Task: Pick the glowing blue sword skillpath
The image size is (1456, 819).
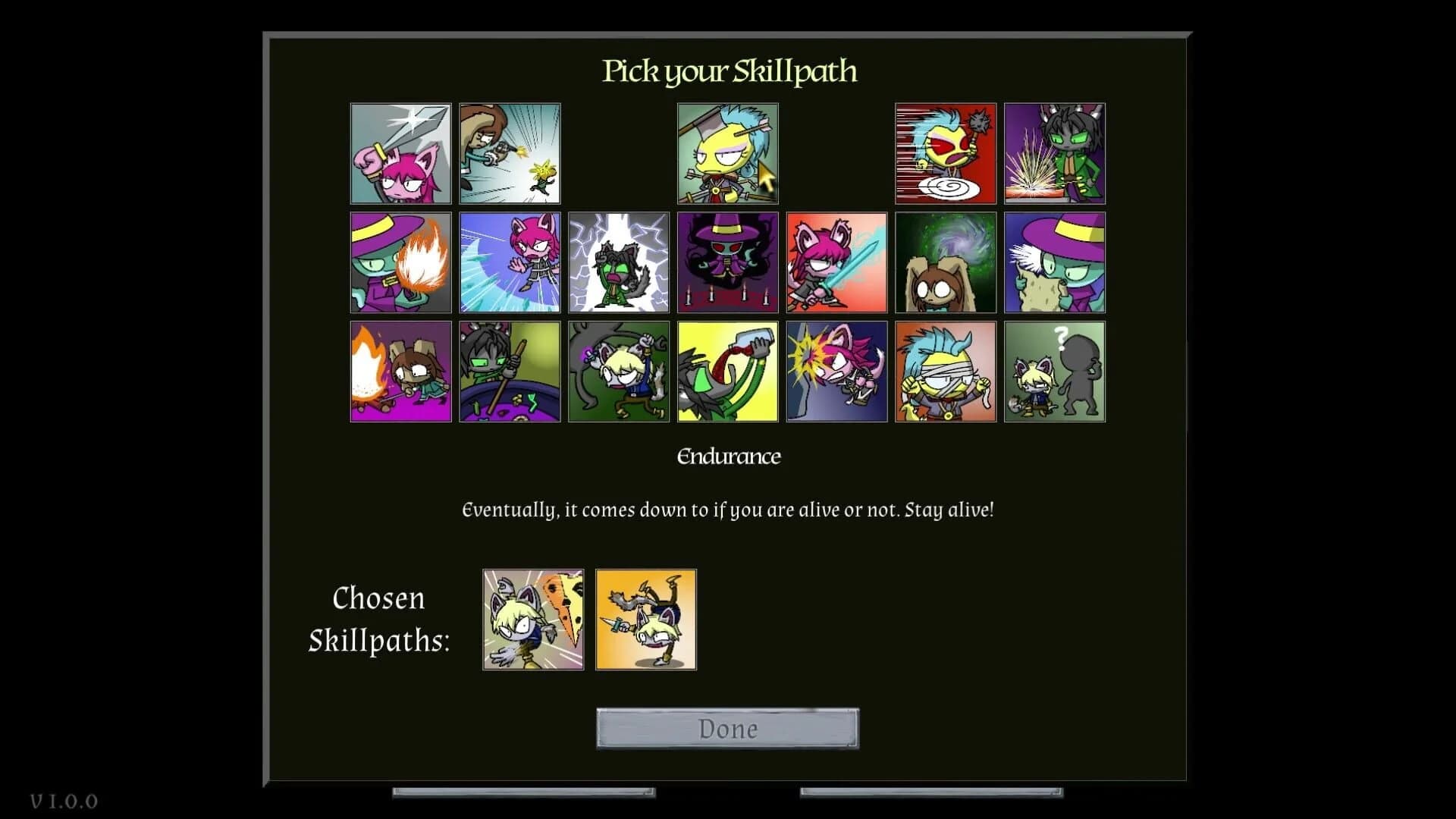Action: coord(838,262)
